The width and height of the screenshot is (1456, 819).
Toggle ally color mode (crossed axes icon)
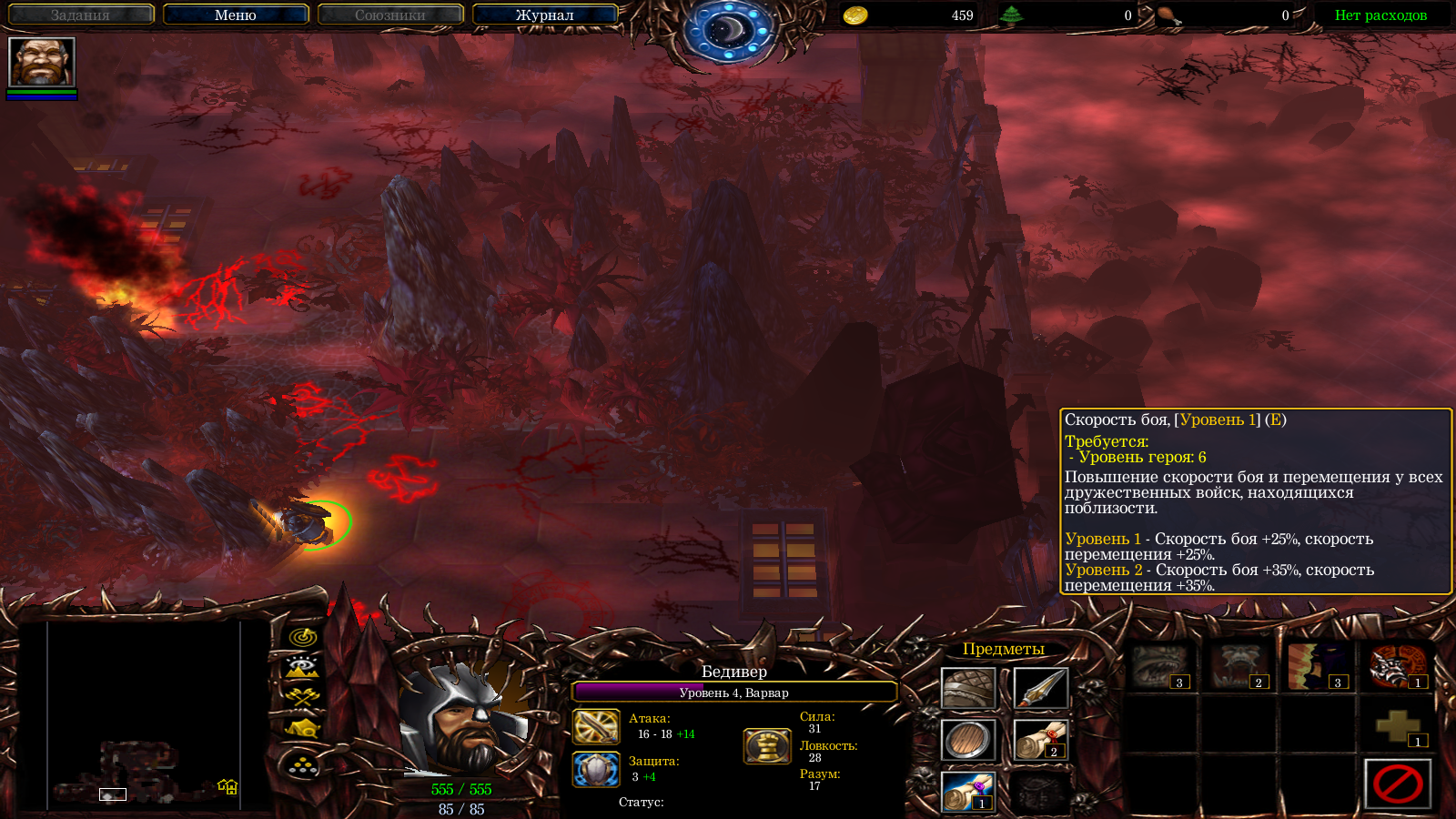303,697
